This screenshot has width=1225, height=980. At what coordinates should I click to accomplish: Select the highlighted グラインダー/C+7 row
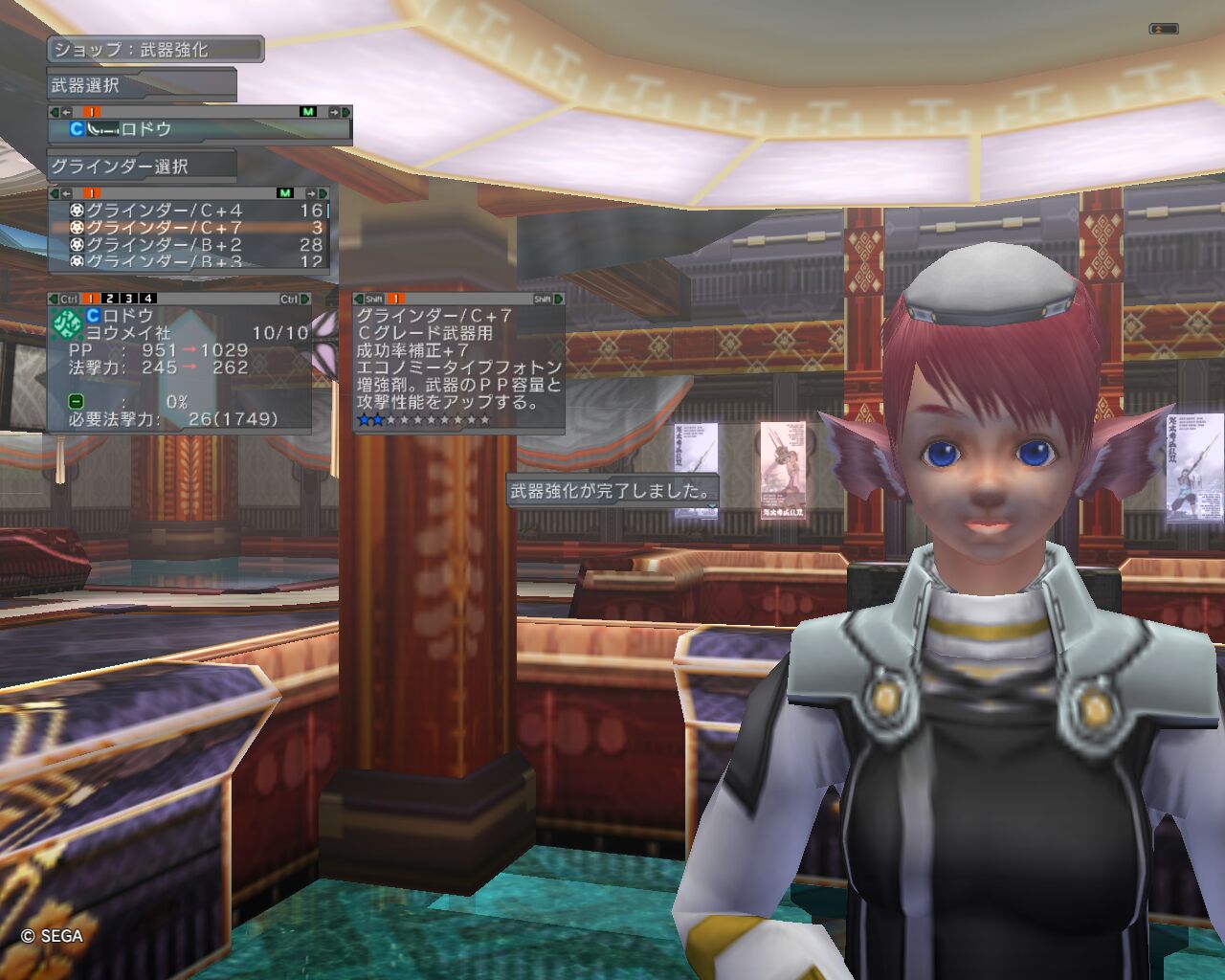pyautogui.click(x=163, y=228)
